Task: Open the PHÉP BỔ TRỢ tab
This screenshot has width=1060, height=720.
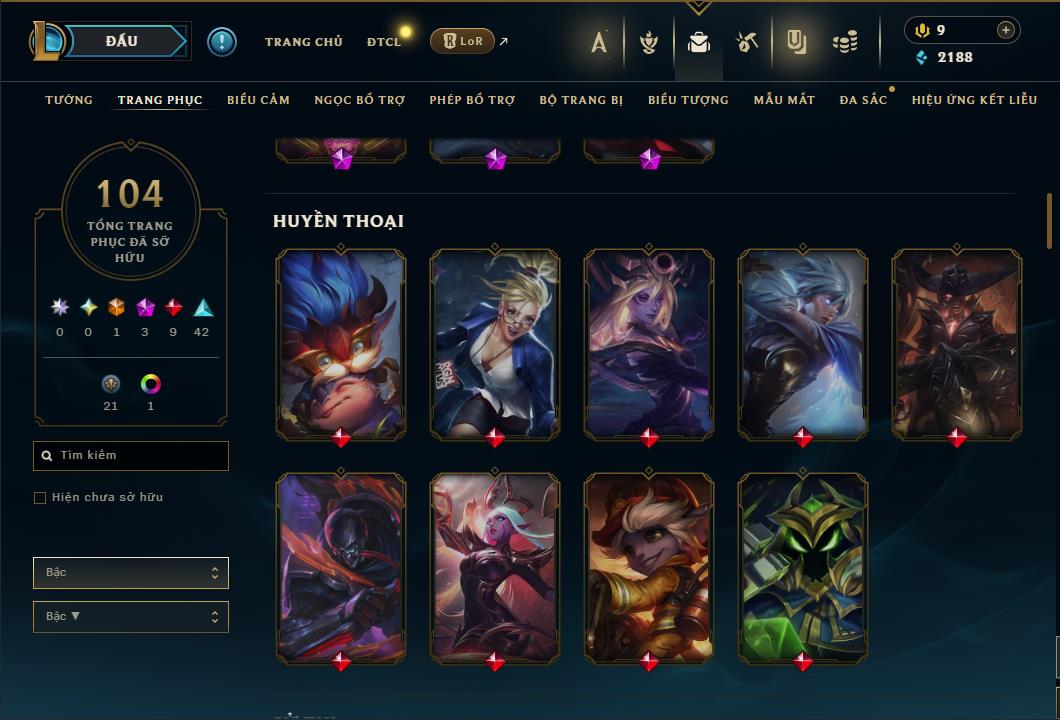Action: tap(472, 100)
